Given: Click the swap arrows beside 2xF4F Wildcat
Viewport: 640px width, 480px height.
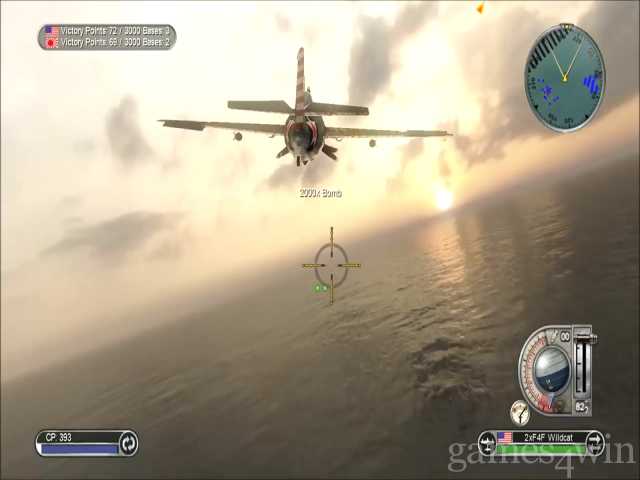Looking at the screenshot, I should [x=594, y=441].
